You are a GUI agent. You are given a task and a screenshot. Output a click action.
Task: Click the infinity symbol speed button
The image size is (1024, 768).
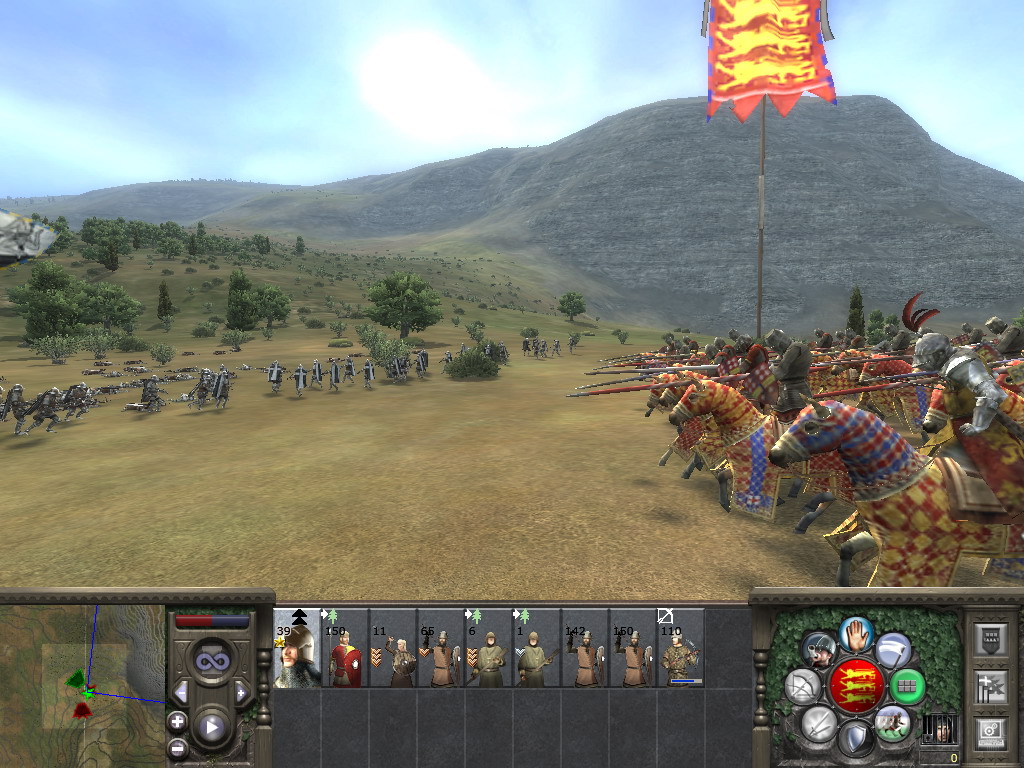coord(211,661)
